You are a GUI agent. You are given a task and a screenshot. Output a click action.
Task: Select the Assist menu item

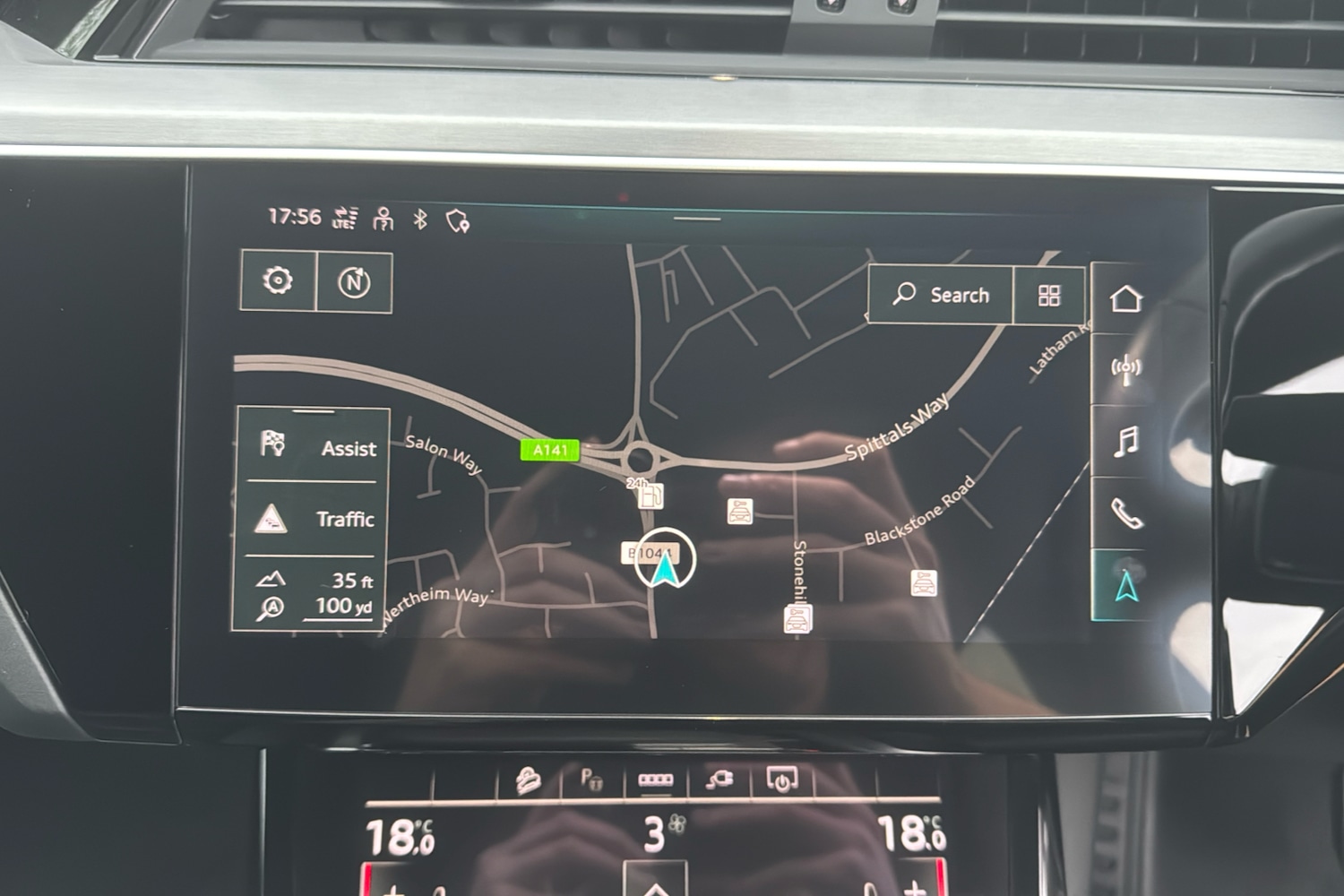tap(315, 448)
